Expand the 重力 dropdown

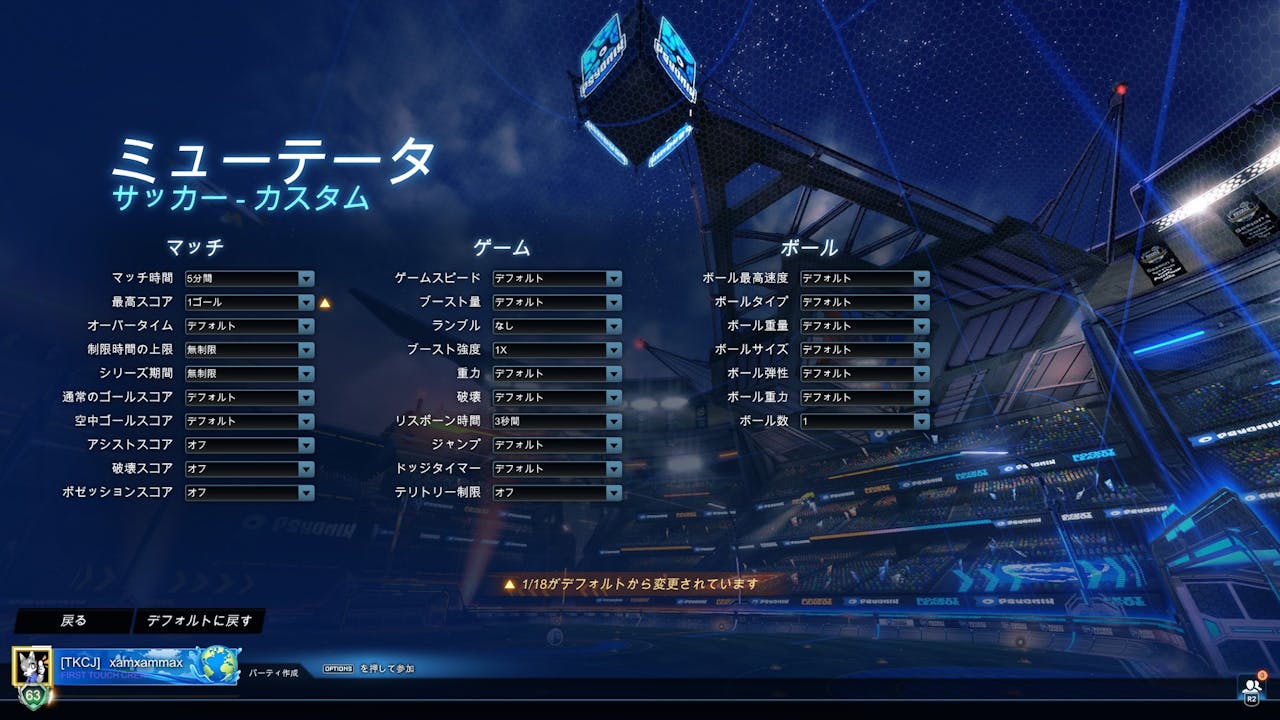point(557,373)
